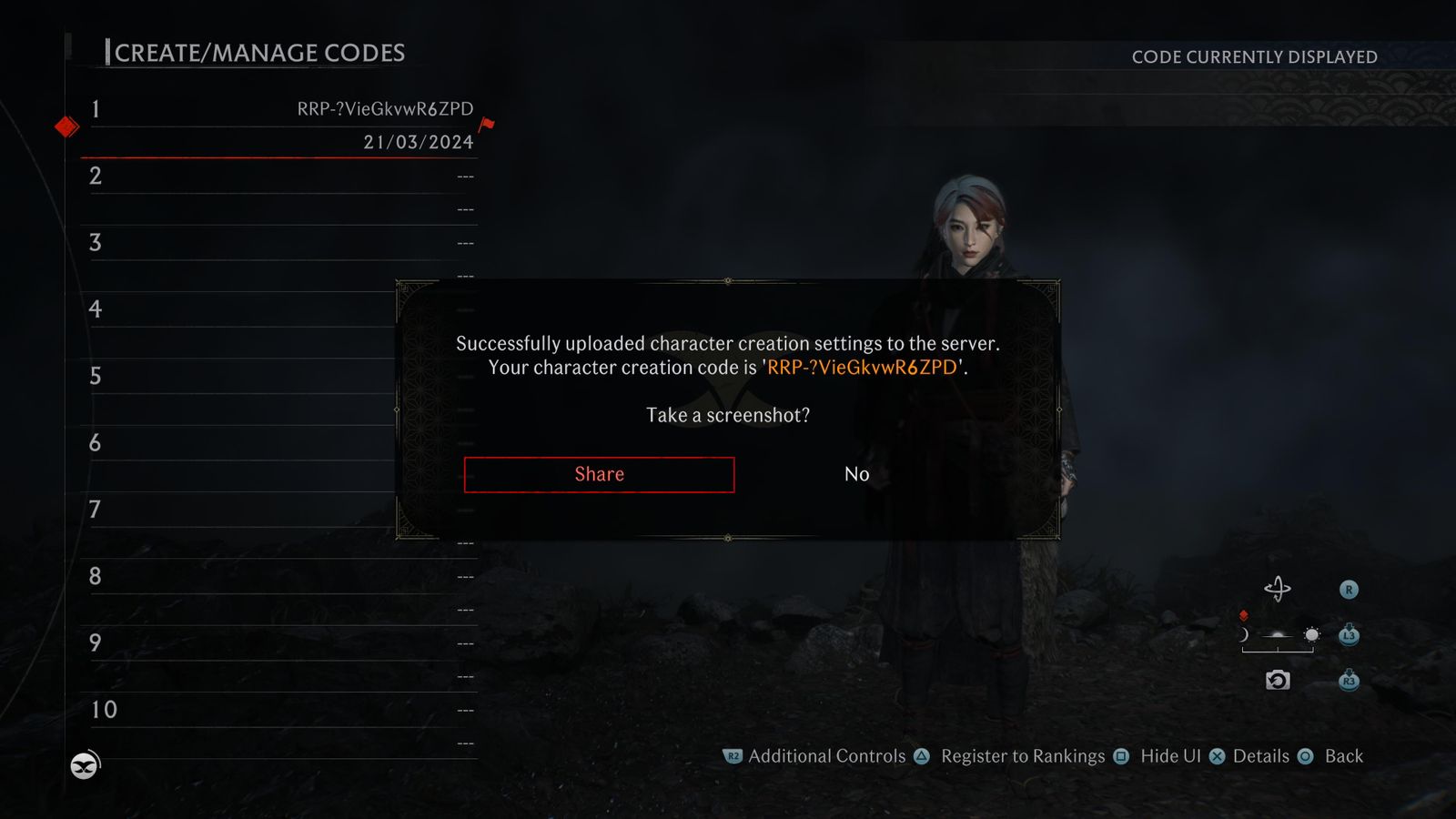
Task: Click the Share button in the dialog
Action: [x=599, y=474]
